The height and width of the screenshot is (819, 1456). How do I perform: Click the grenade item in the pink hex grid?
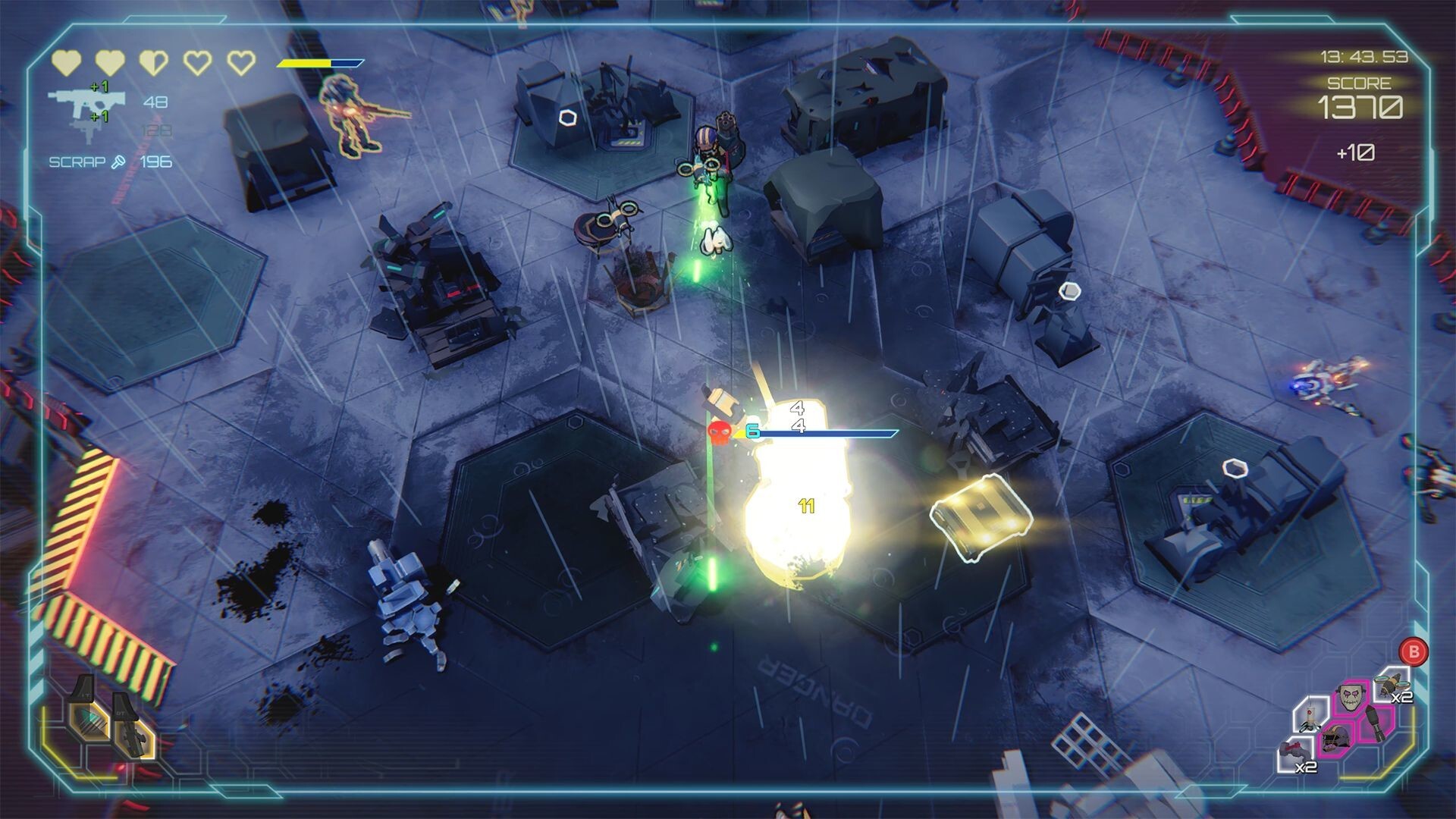click(1376, 722)
